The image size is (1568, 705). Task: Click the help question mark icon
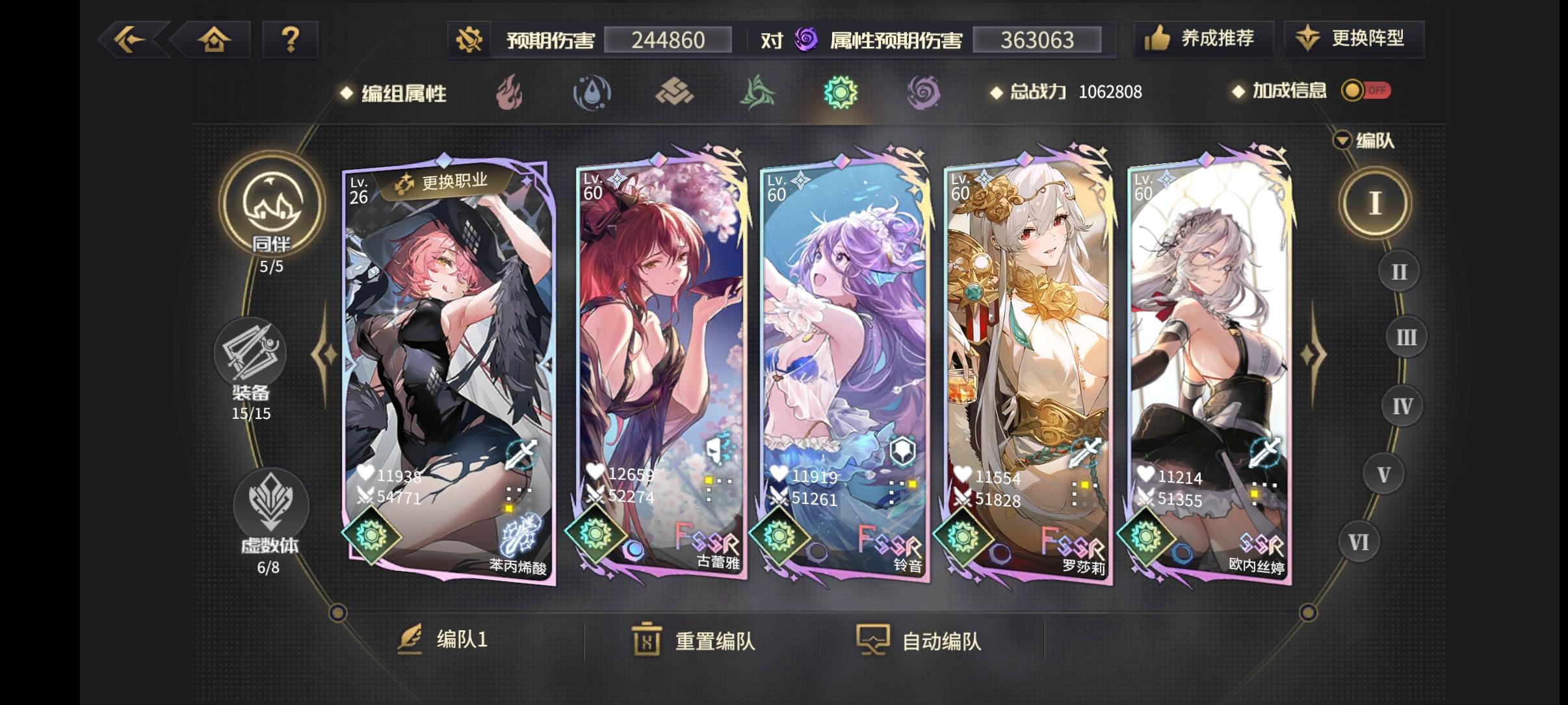coord(291,40)
